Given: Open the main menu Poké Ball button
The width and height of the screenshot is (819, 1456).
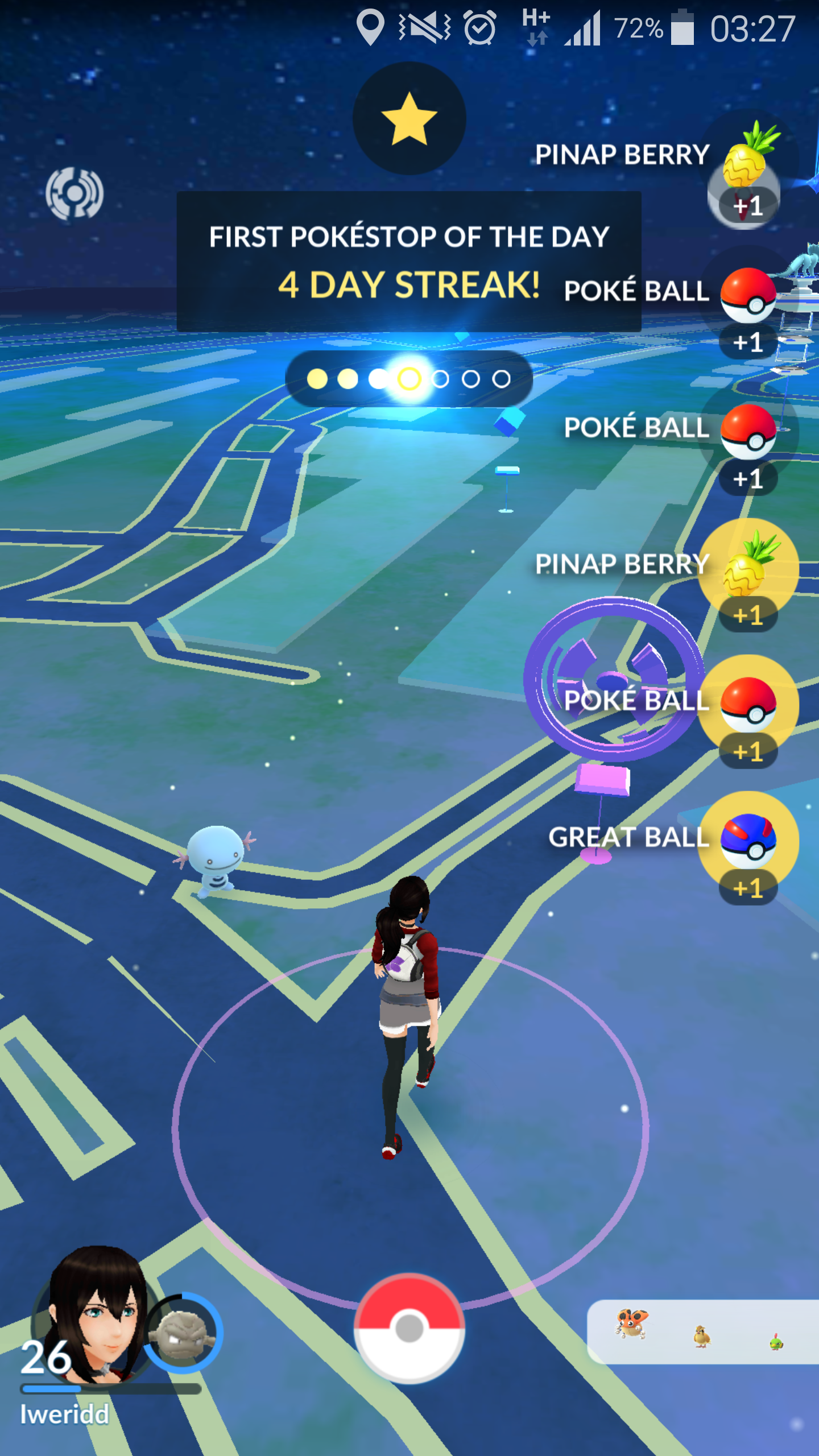Looking at the screenshot, I should point(409,1328).
